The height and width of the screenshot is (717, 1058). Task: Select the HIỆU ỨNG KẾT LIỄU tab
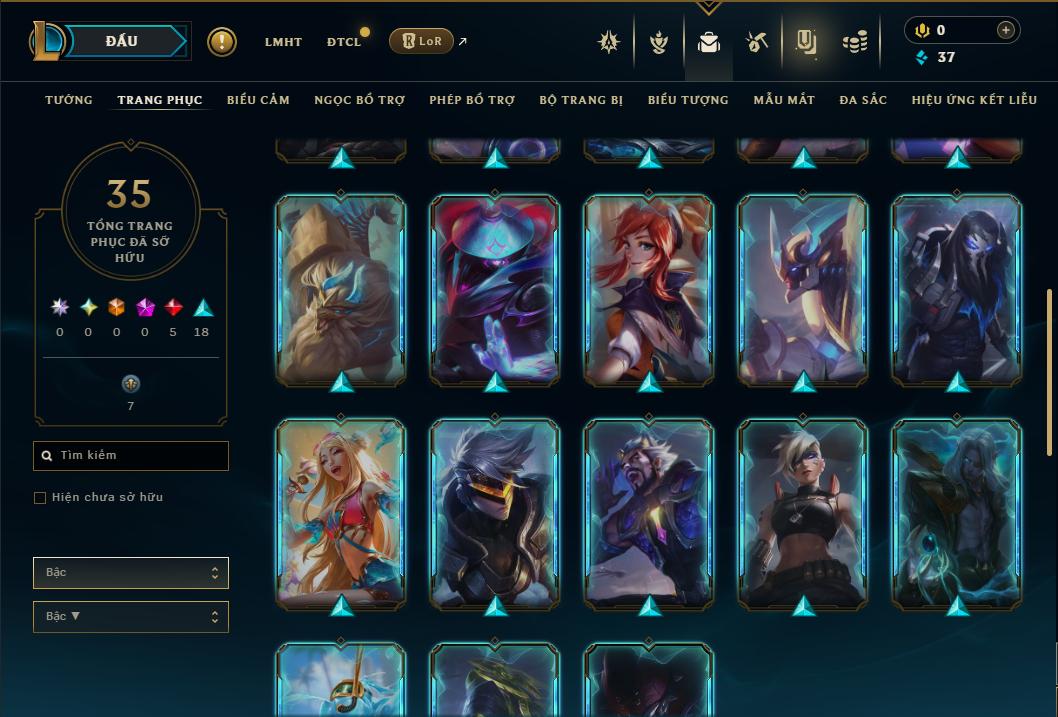[976, 100]
